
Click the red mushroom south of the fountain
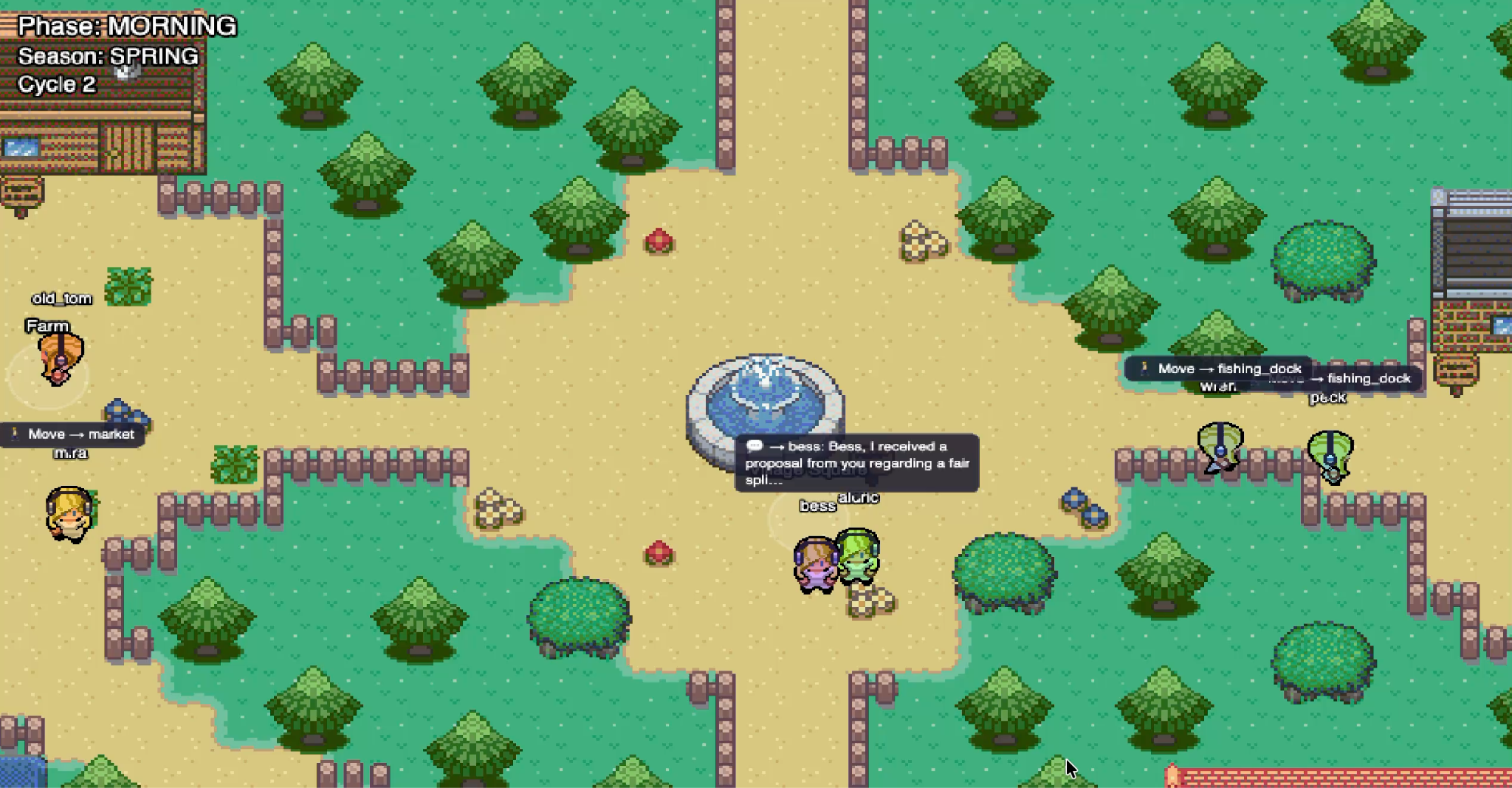tap(659, 552)
